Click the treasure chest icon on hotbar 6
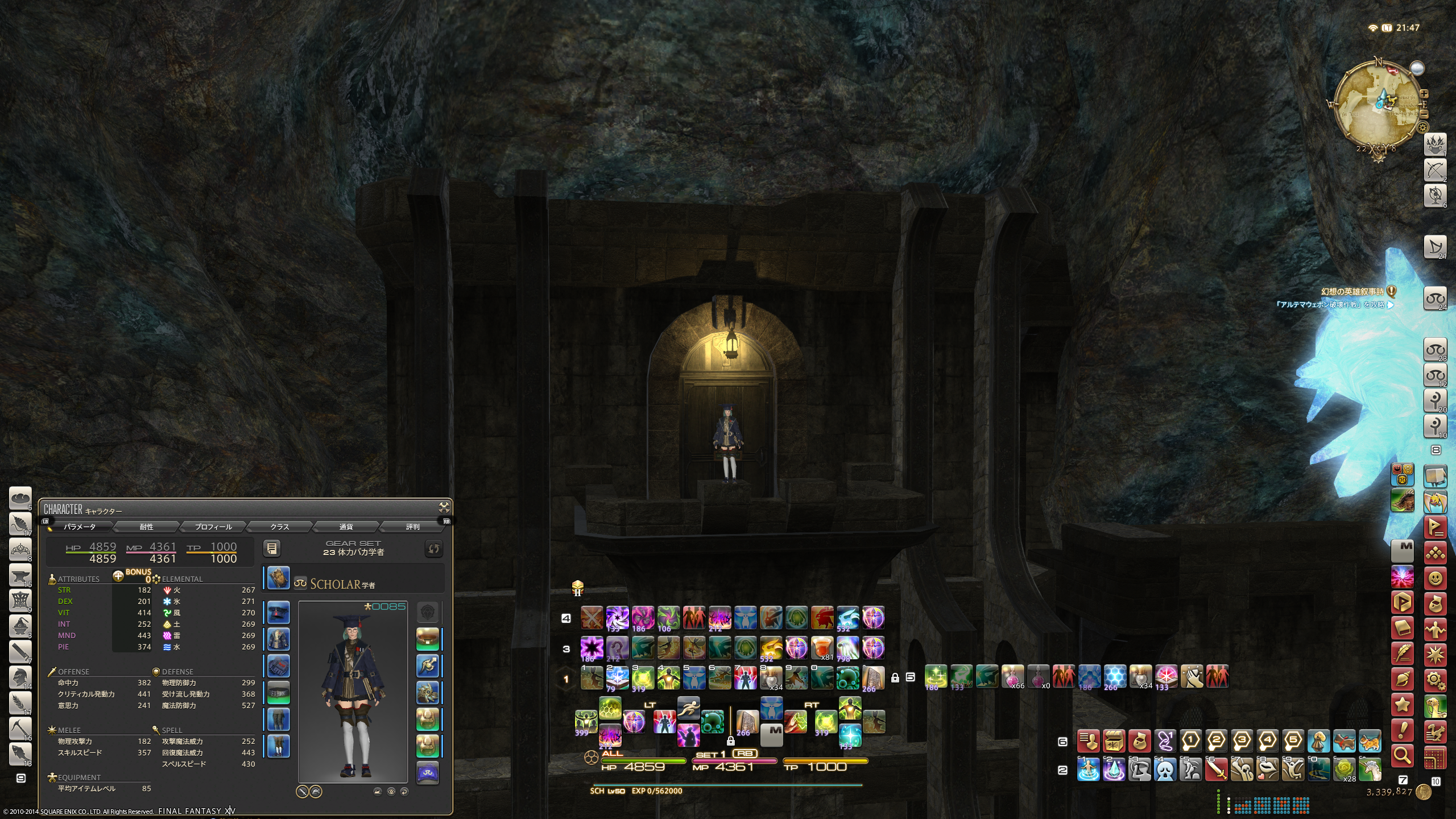1456x819 pixels. [x=1113, y=741]
